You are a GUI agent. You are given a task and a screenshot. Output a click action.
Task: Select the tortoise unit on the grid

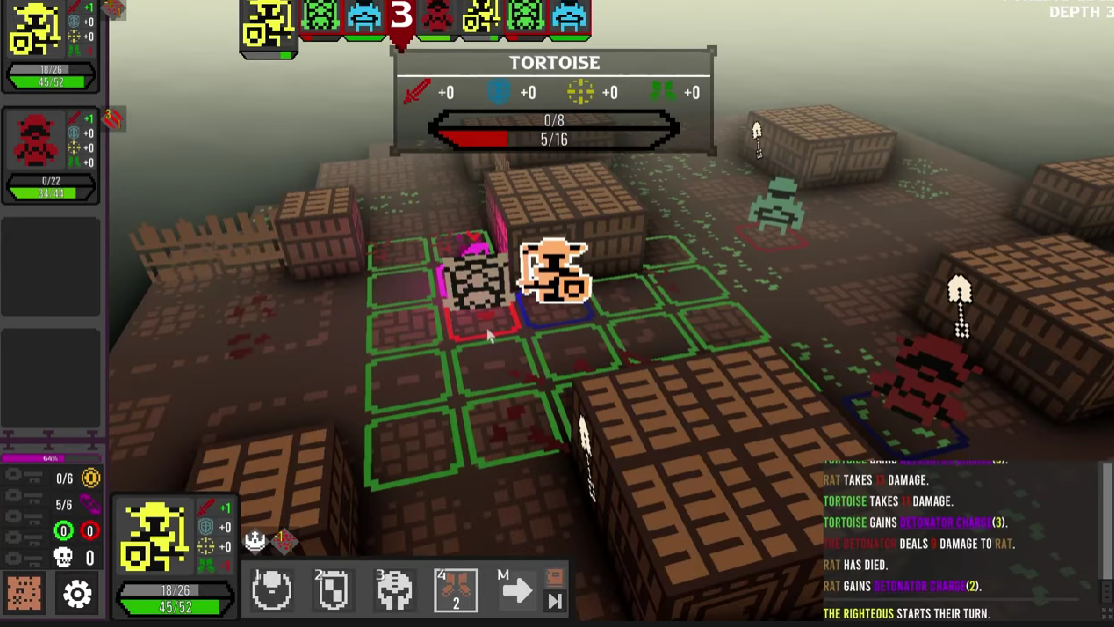pyautogui.click(x=479, y=282)
